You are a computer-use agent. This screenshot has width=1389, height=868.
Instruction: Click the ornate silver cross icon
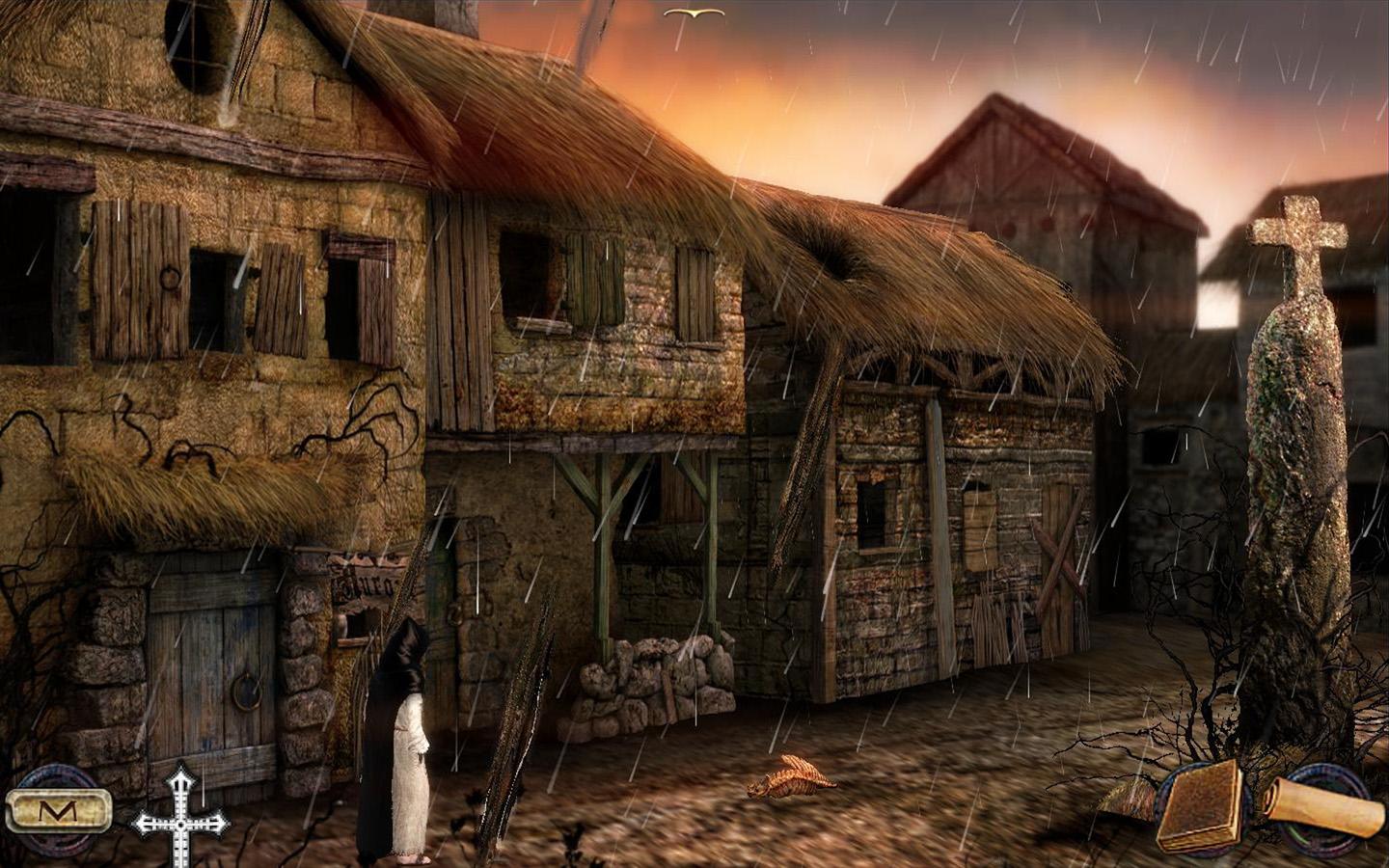tap(180, 820)
